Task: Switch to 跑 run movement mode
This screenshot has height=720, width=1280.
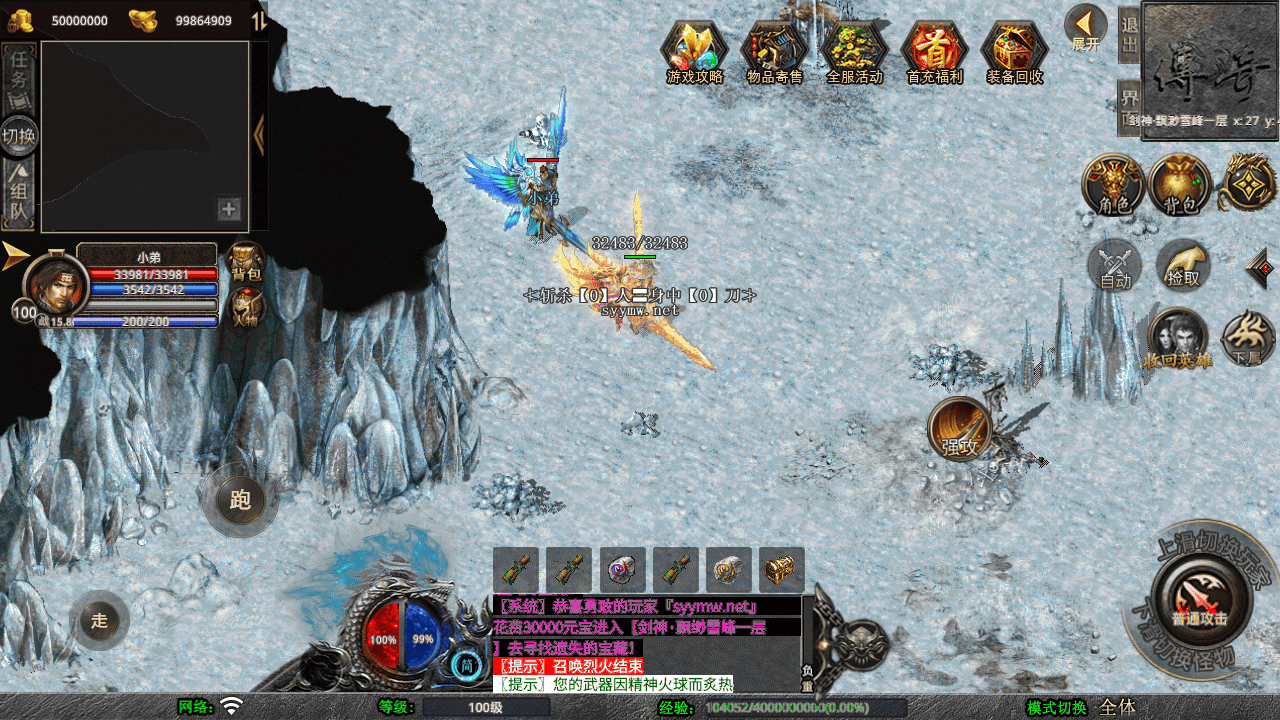Action: 240,499
